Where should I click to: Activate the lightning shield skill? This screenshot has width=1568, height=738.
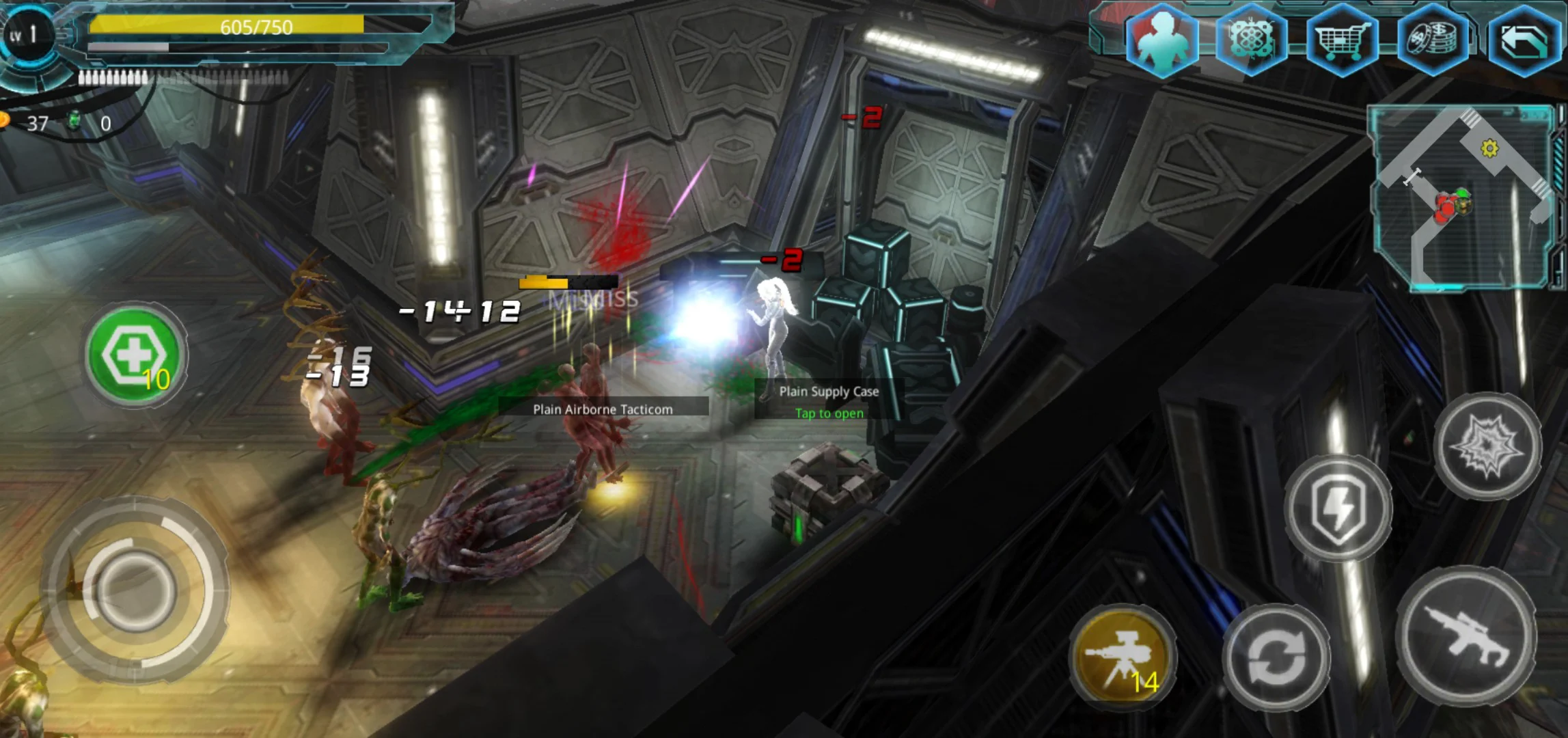pos(1338,508)
